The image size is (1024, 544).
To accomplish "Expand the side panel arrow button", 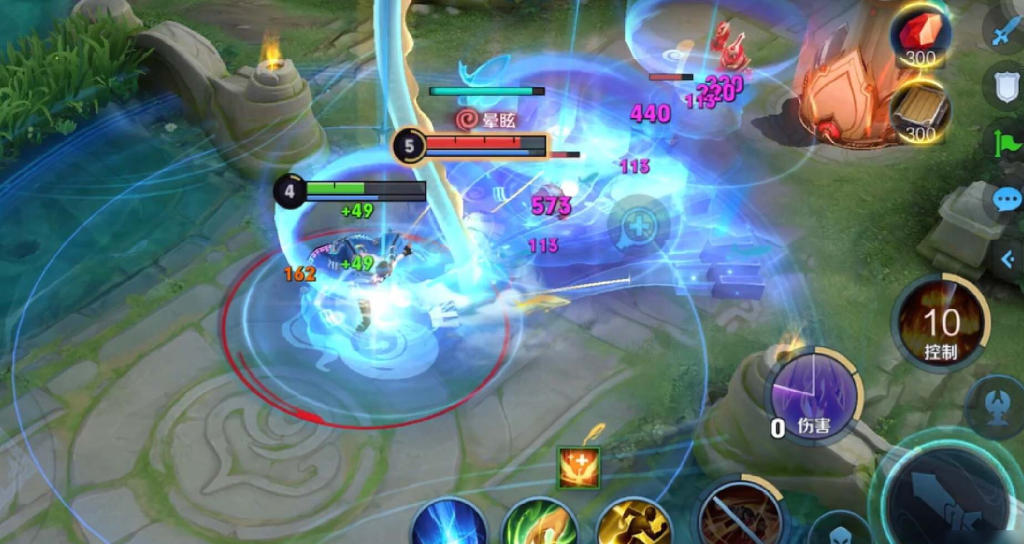I will [1006, 258].
